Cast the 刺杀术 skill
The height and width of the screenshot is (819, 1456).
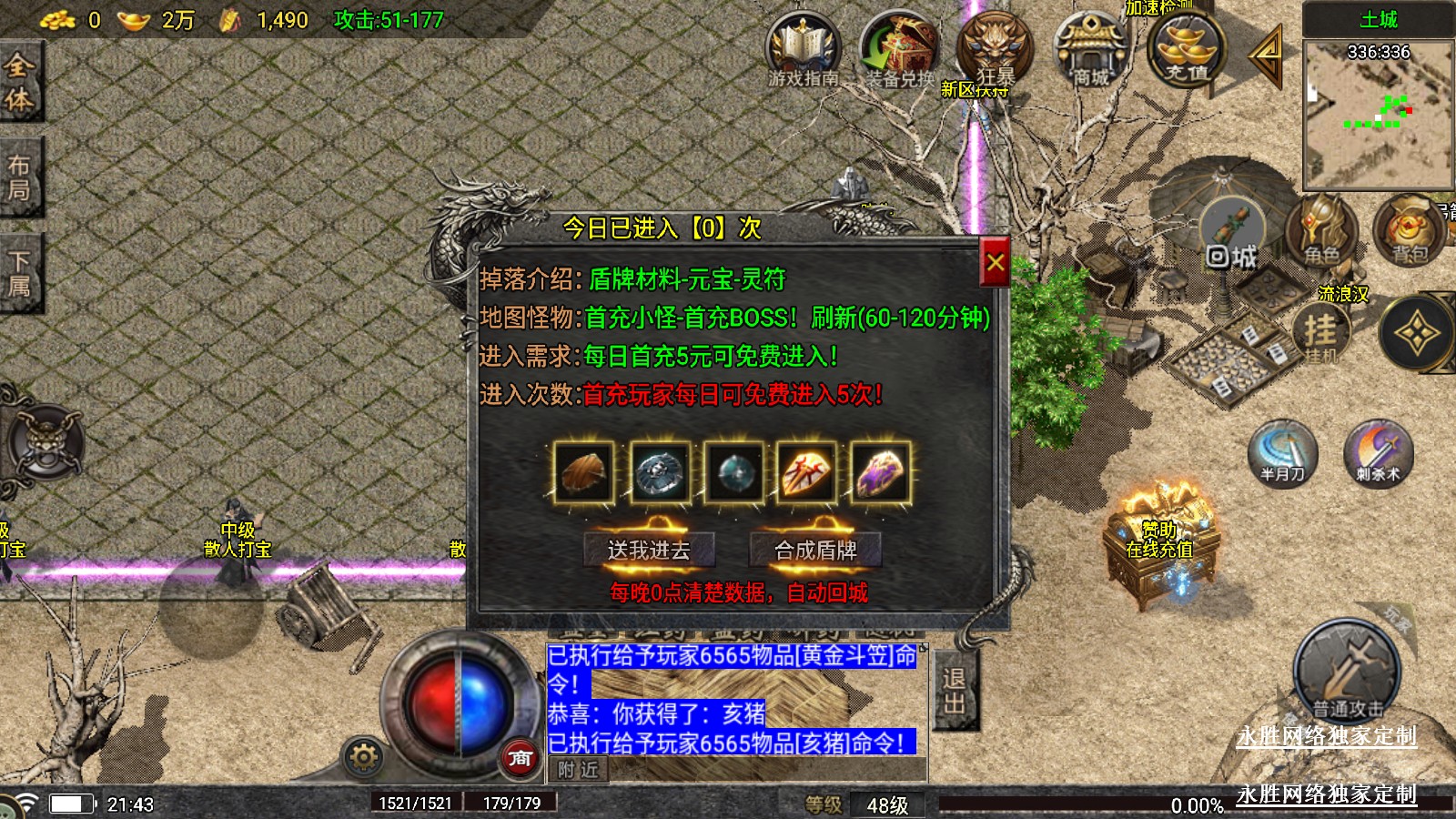[x=1378, y=452]
